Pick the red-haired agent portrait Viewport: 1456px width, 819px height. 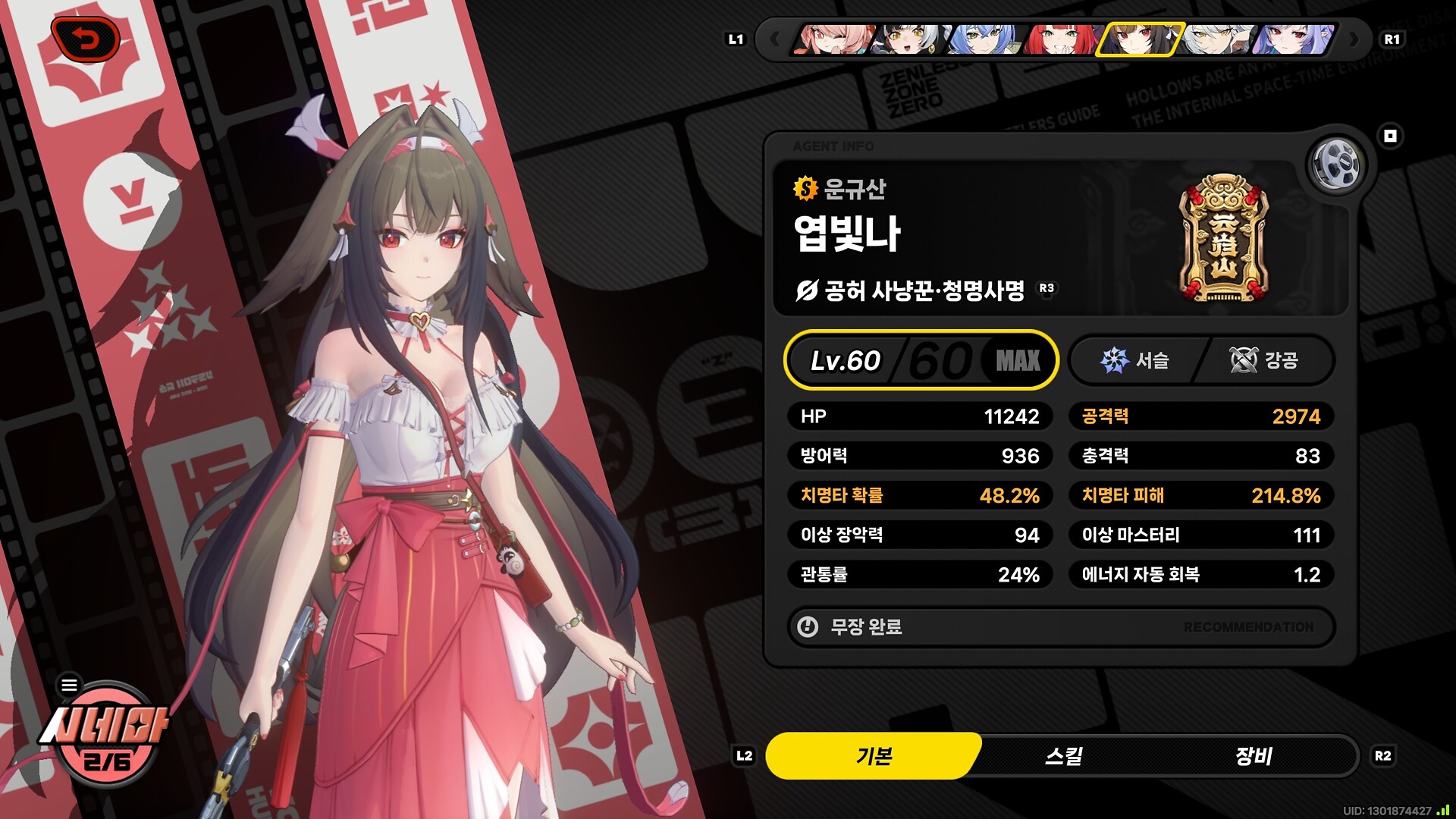[x=1061, y=39]
